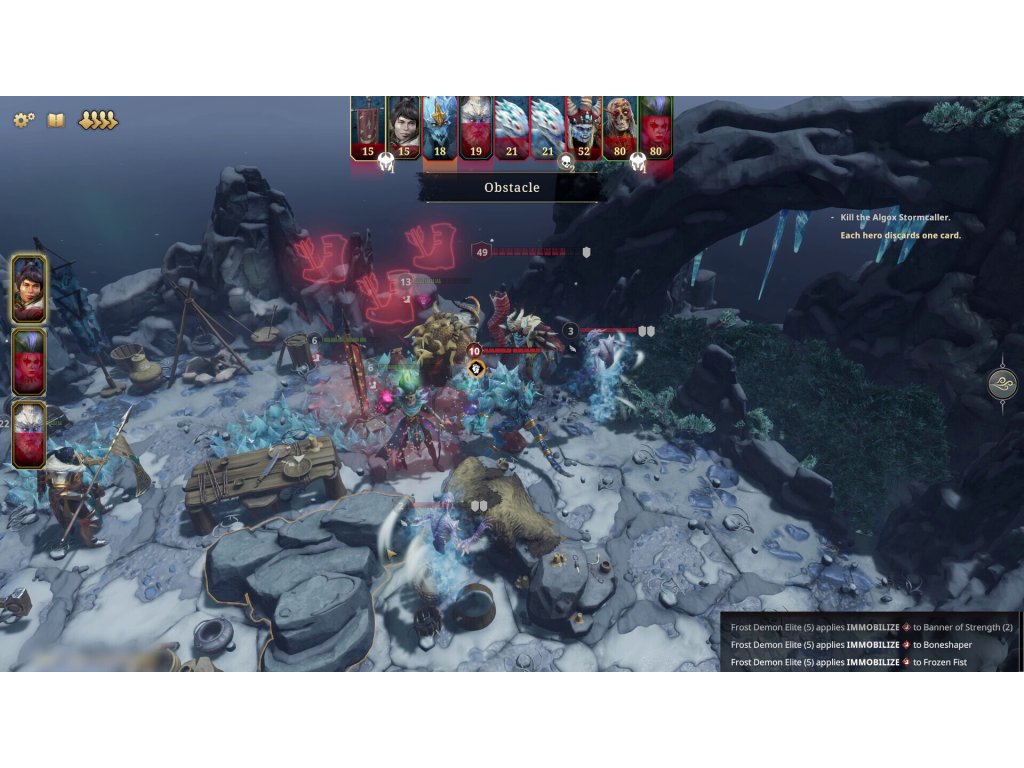The height and width of the screenshot is (768, 1024).
Task: Select the frost demon card with initiative 18
Action: tap(440, 127)
